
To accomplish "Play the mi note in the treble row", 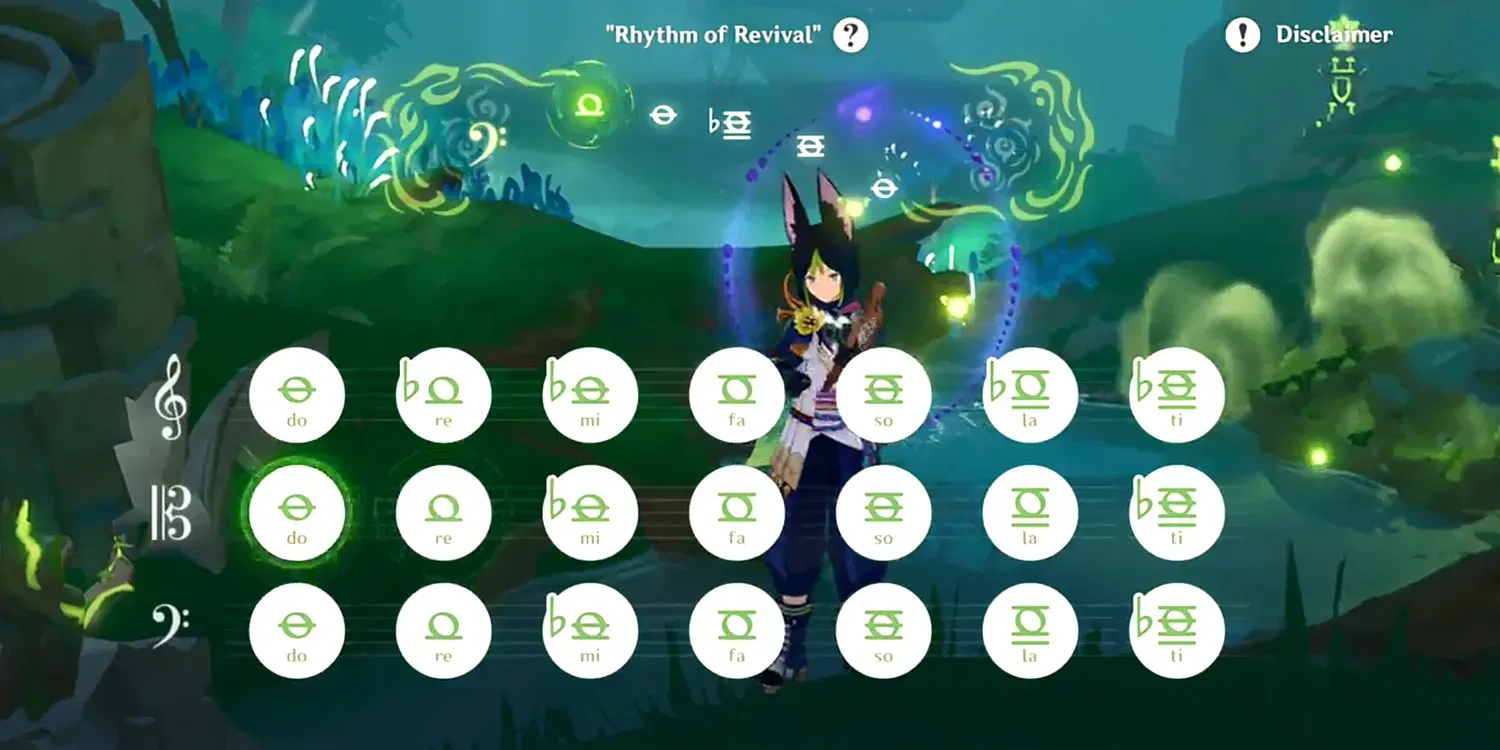I will 590,393.
